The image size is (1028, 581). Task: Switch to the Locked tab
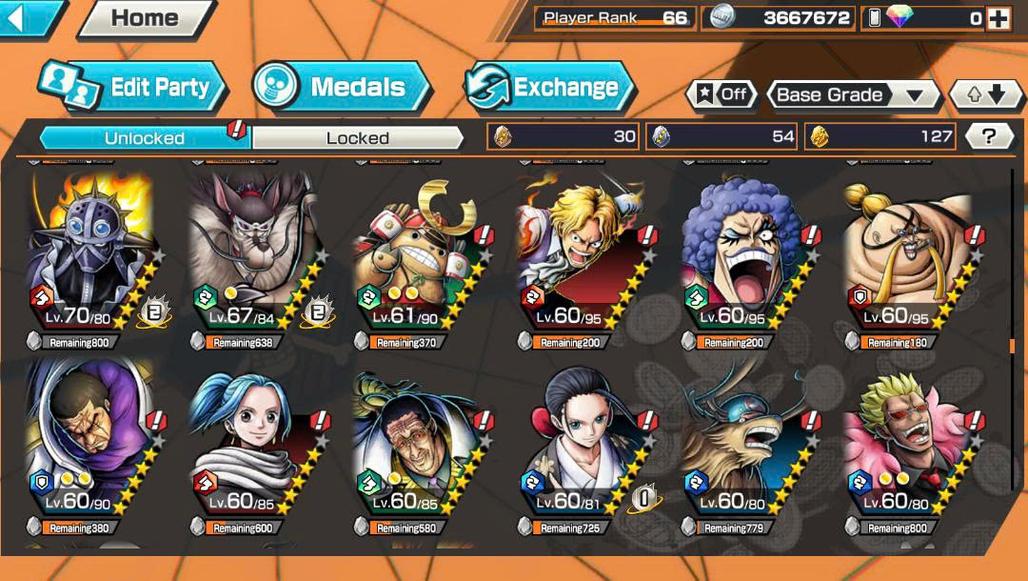(x=357, y=138)
